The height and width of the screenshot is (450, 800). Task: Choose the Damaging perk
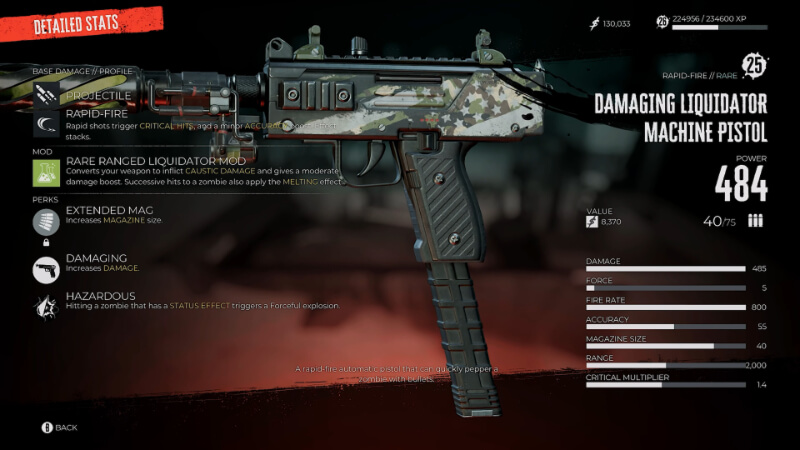point(97,258)
